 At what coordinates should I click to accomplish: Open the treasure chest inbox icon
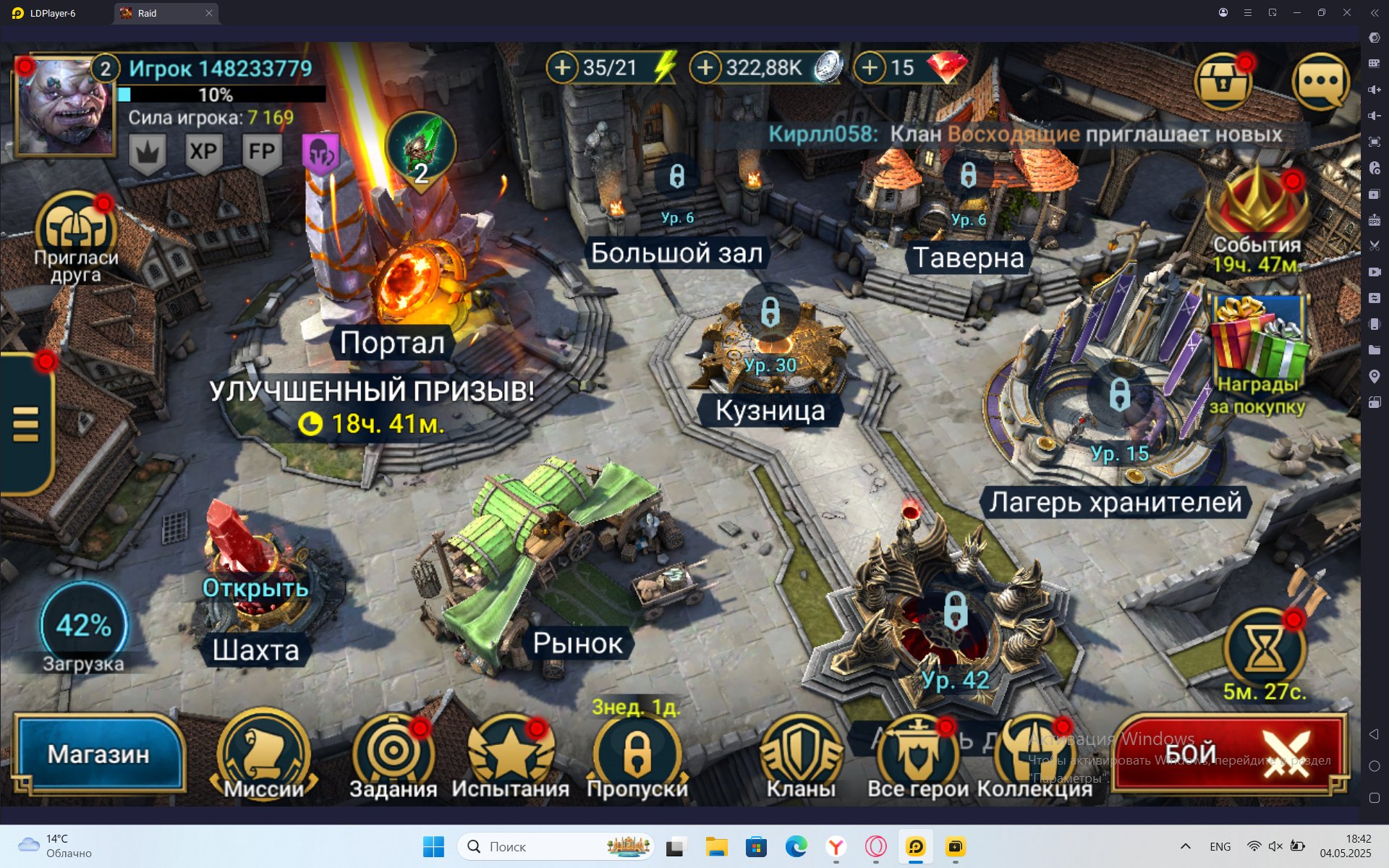pos(1223,81)
